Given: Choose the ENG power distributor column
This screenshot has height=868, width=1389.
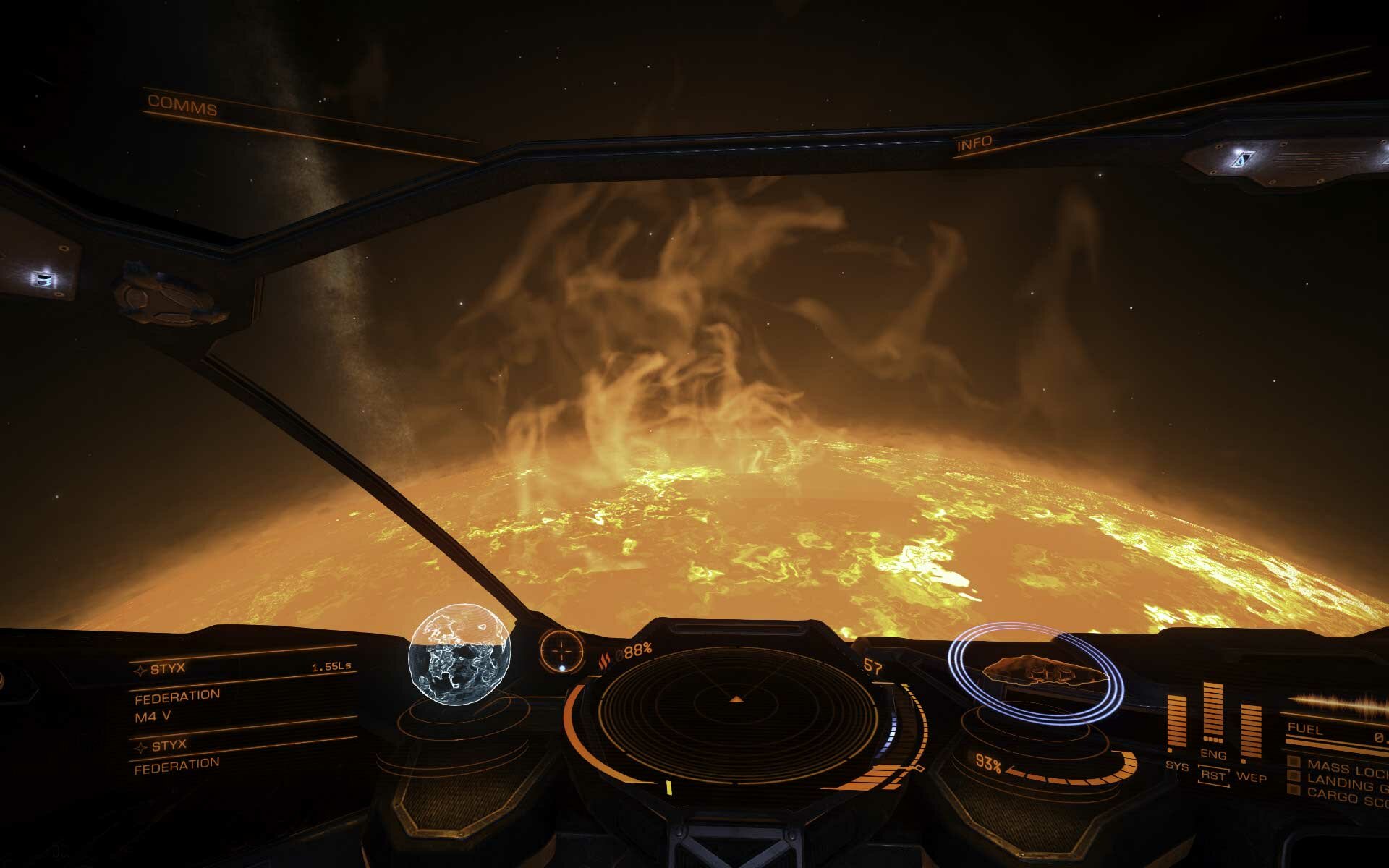Looking at the screenshot, I should [1213, 715].
